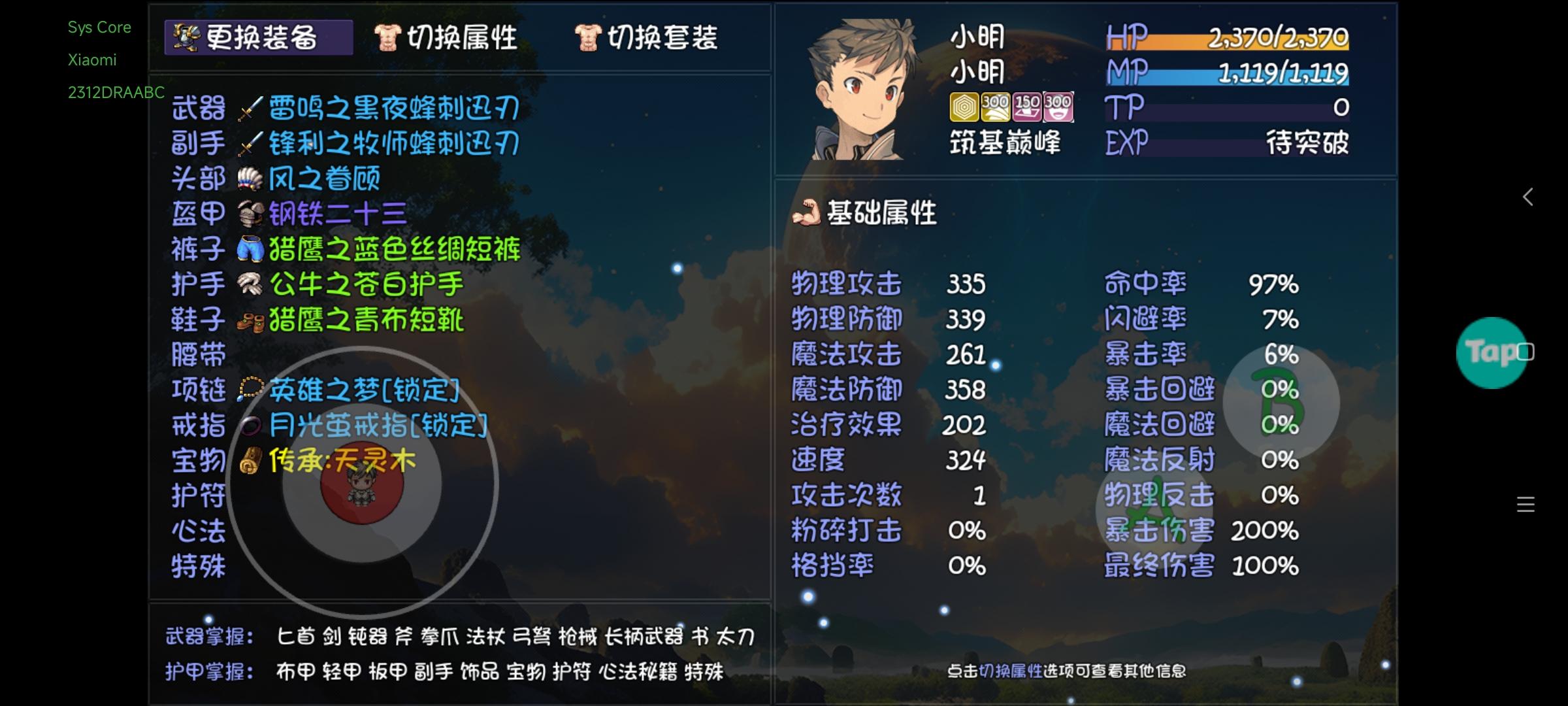Open the 钢铁二十三 armor helmet icon
The width and height of the screenshot is (1568, 706).
coord(250,214)
